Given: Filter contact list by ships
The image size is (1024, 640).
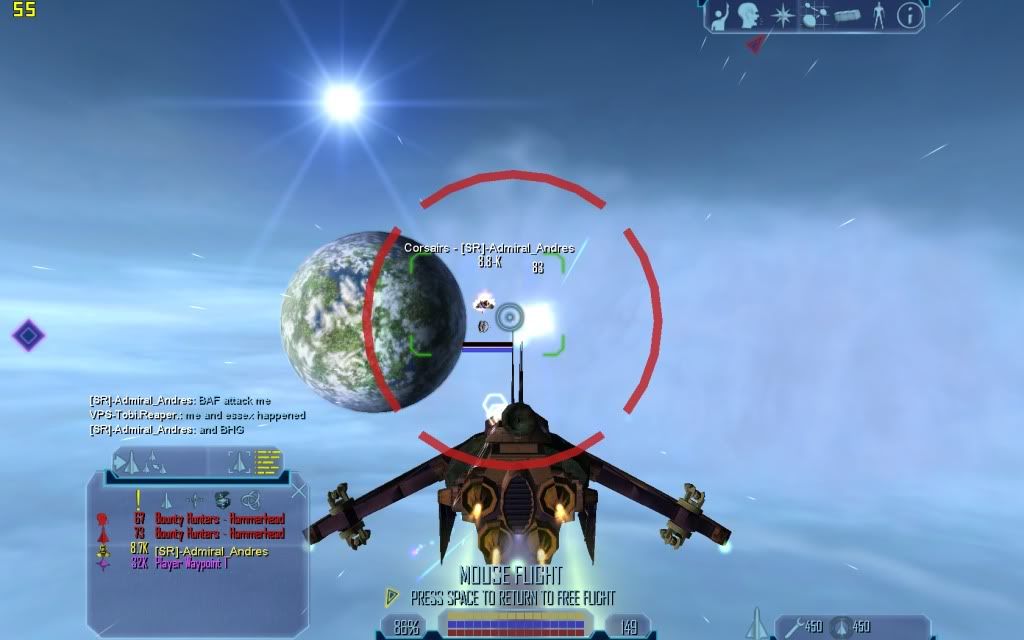Looking at the screenshot, I should [166, 499].
